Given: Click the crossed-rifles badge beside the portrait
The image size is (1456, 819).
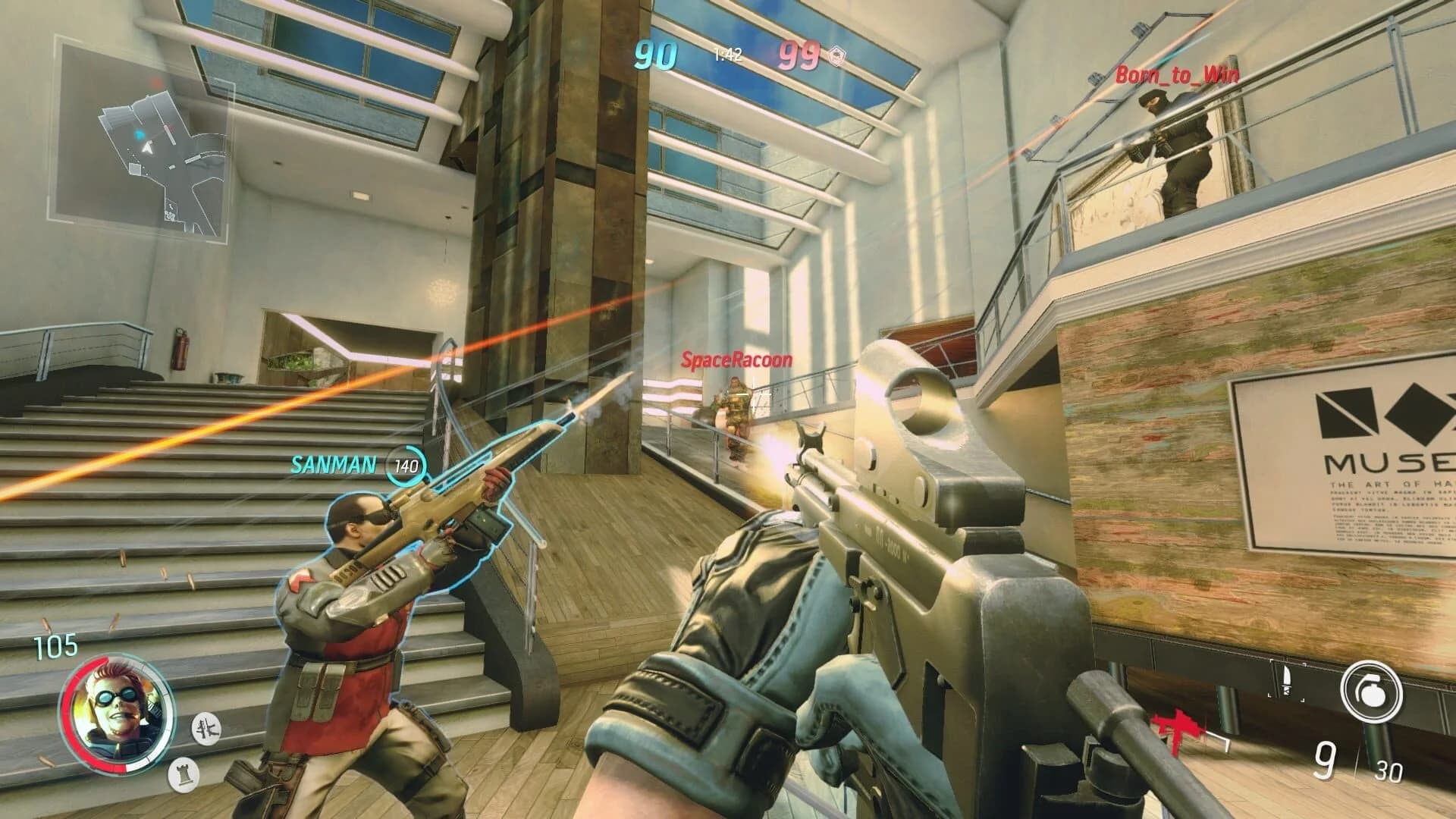Looking at the screenshot, I should pyautogui.click(x=206, y=730).
